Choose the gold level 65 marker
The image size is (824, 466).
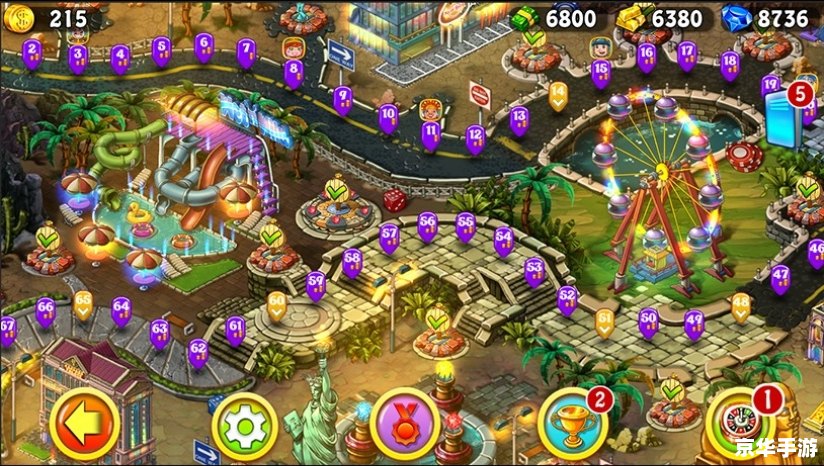(x=83, y=303)
